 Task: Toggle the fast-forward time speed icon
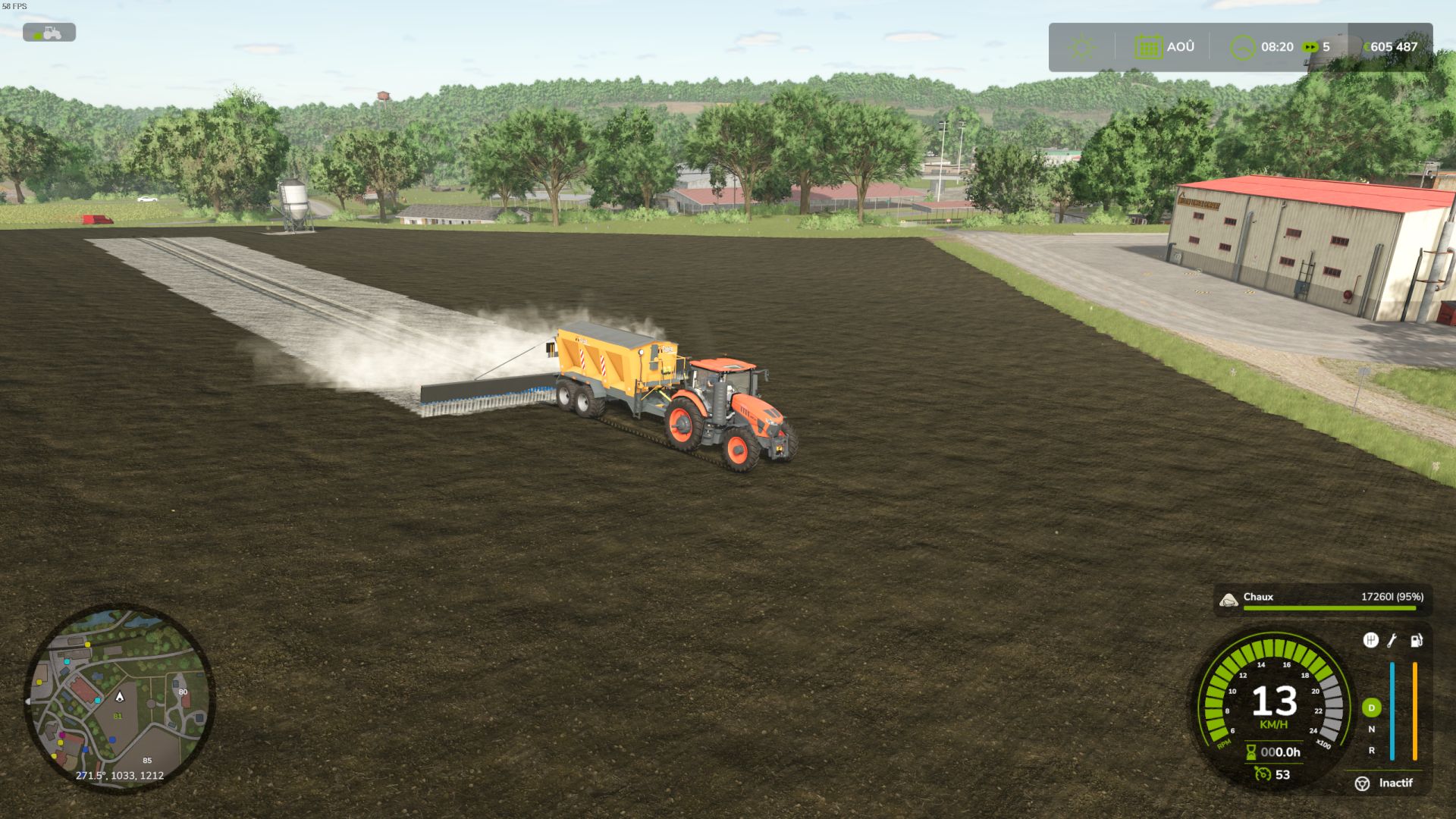[1310, 47]
